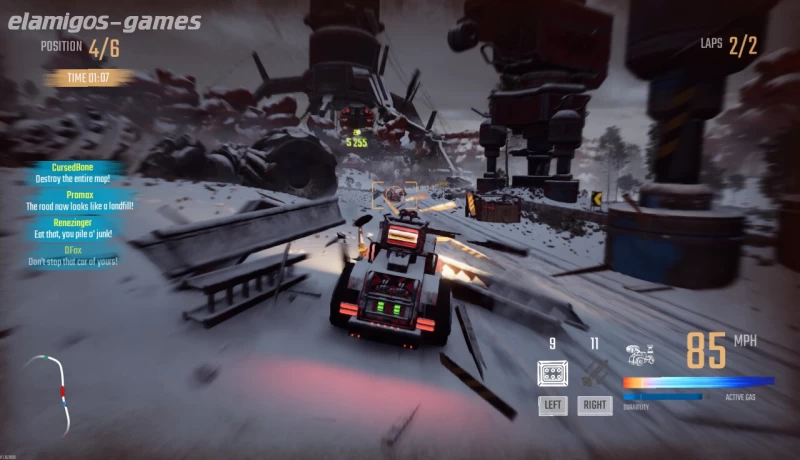This screenshot has width=800, height=460.
Task: Click the armed vehicle status icon
Action: [640, 354]
